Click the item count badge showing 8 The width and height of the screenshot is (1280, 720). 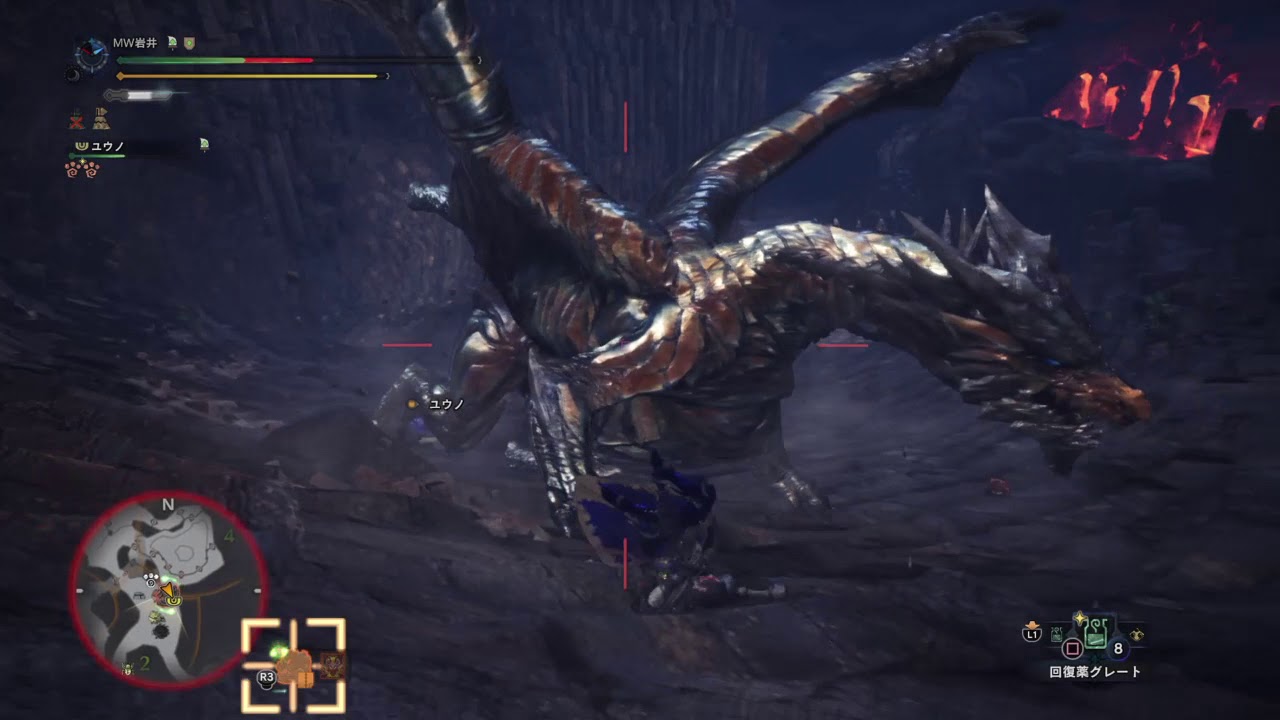[x=1118, y=650]
